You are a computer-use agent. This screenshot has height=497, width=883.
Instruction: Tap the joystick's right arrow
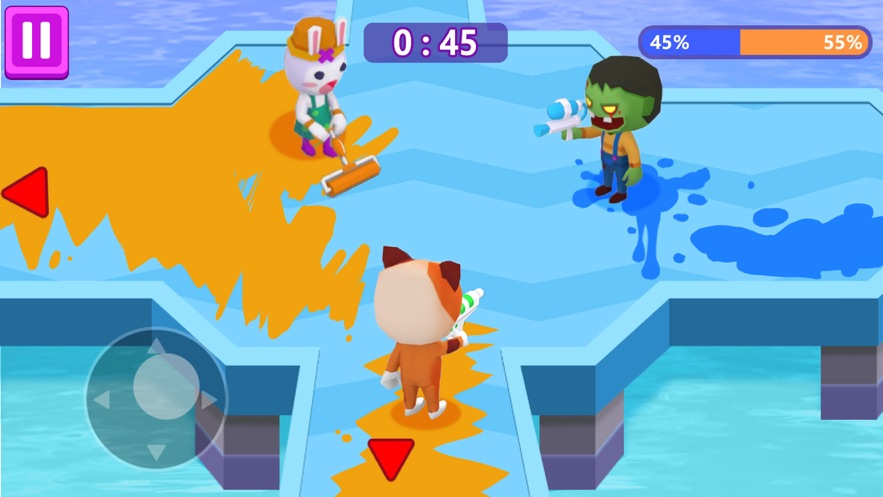click(x=208, y=400)
